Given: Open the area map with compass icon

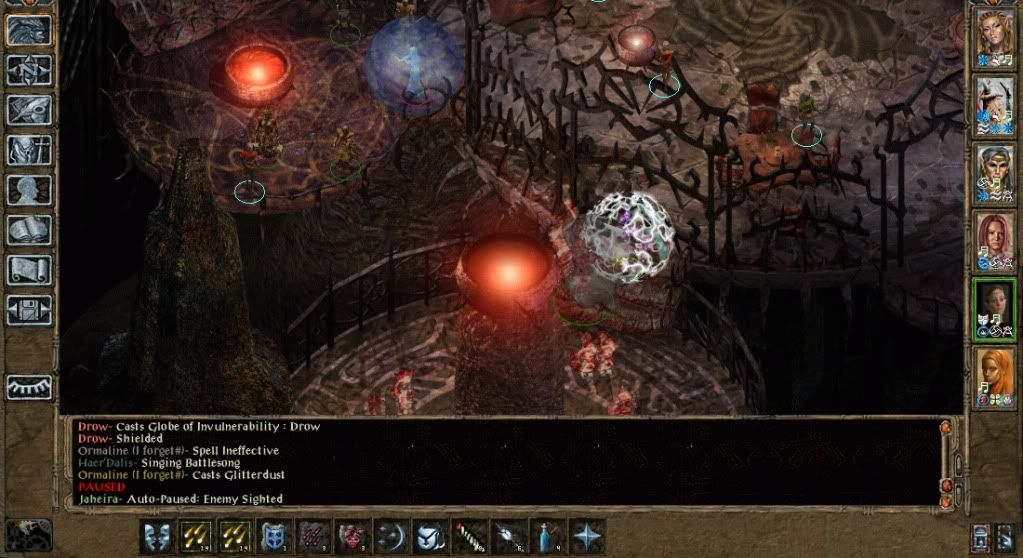Looking at the screenshot, I should point(28,70).
